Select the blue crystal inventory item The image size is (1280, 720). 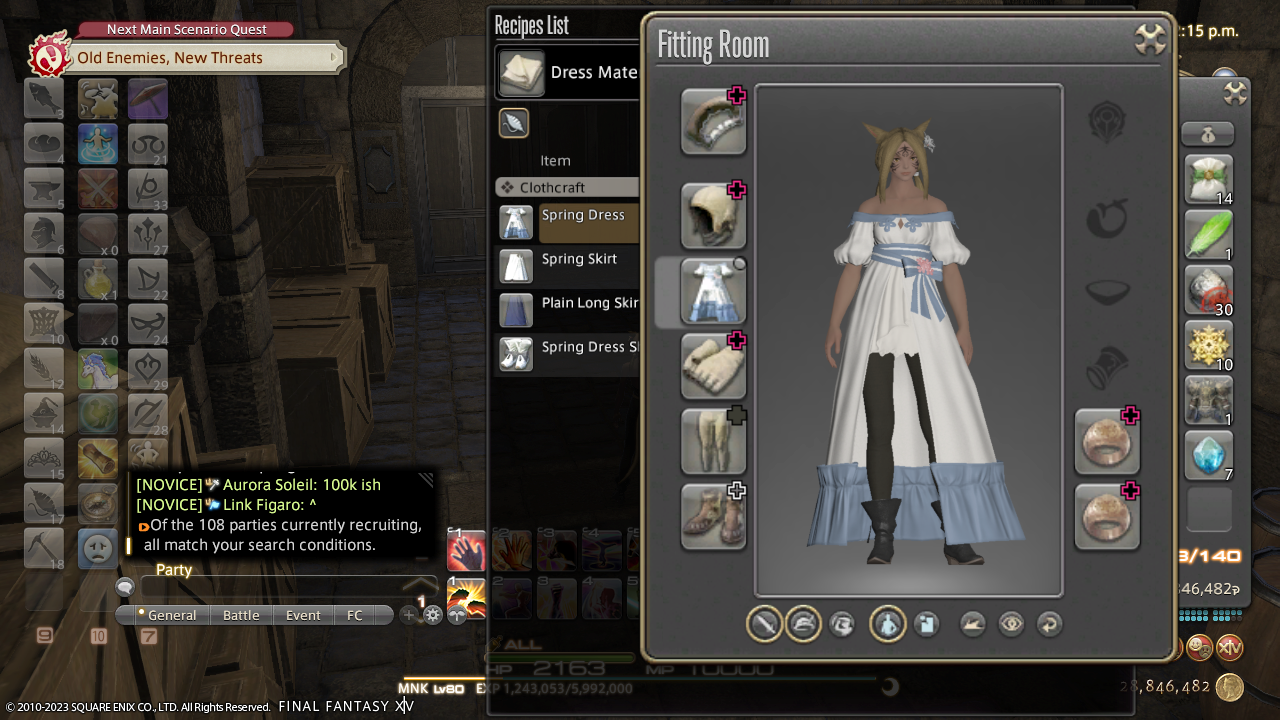(x=1209, y=456)
